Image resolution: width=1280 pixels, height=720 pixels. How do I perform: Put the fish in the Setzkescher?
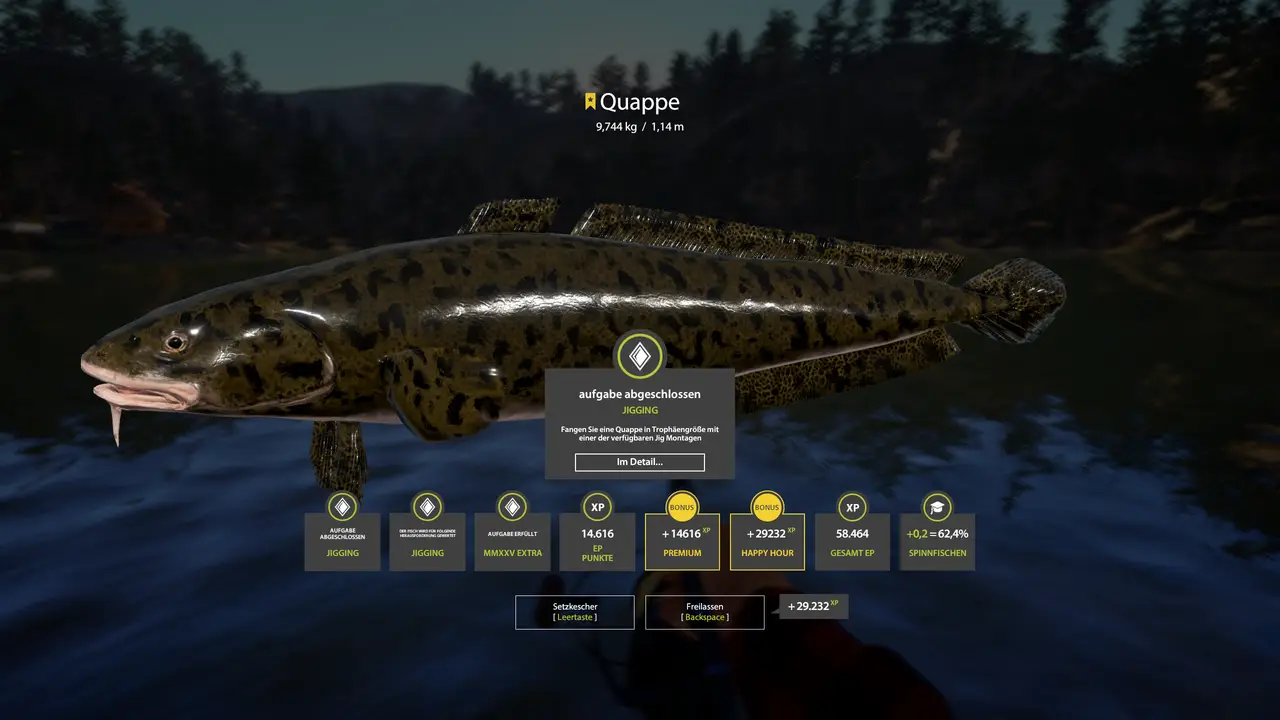tap(574, 612)
